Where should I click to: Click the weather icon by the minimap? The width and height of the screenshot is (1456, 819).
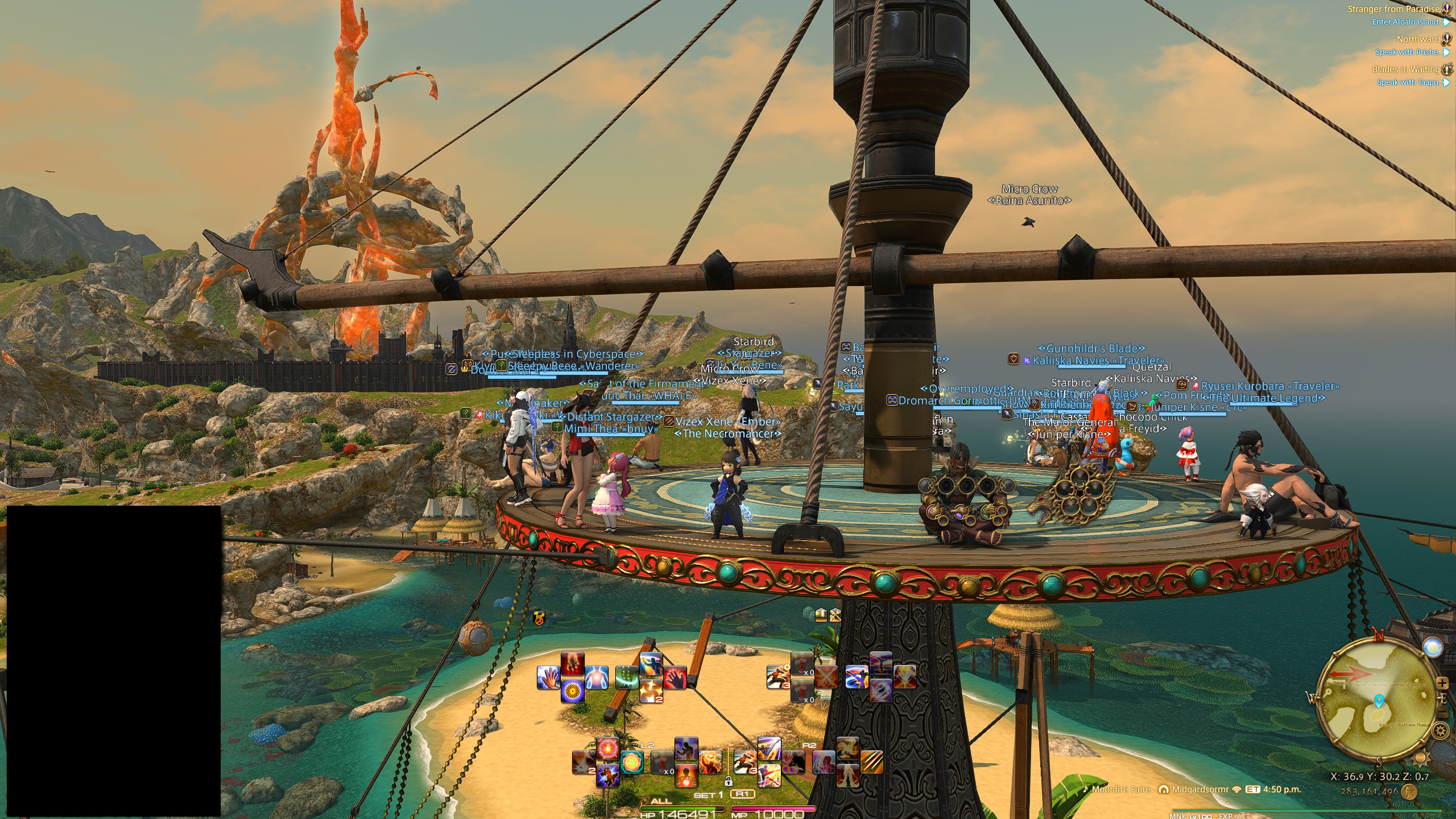(1432, 647)
